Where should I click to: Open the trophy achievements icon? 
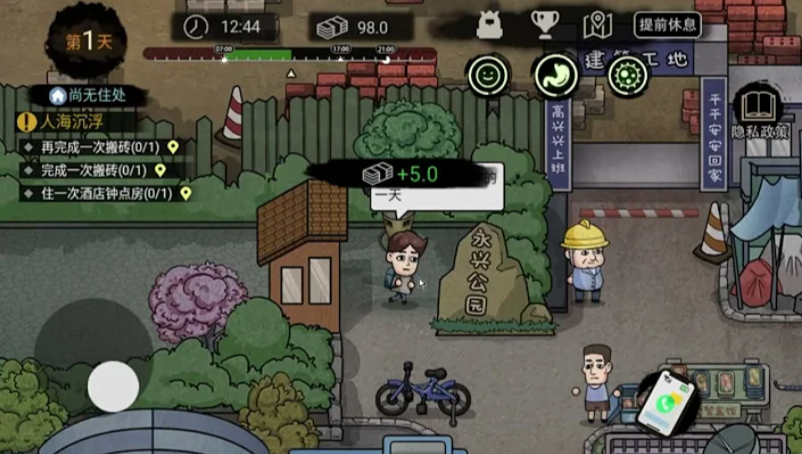[x=543, y=25]
